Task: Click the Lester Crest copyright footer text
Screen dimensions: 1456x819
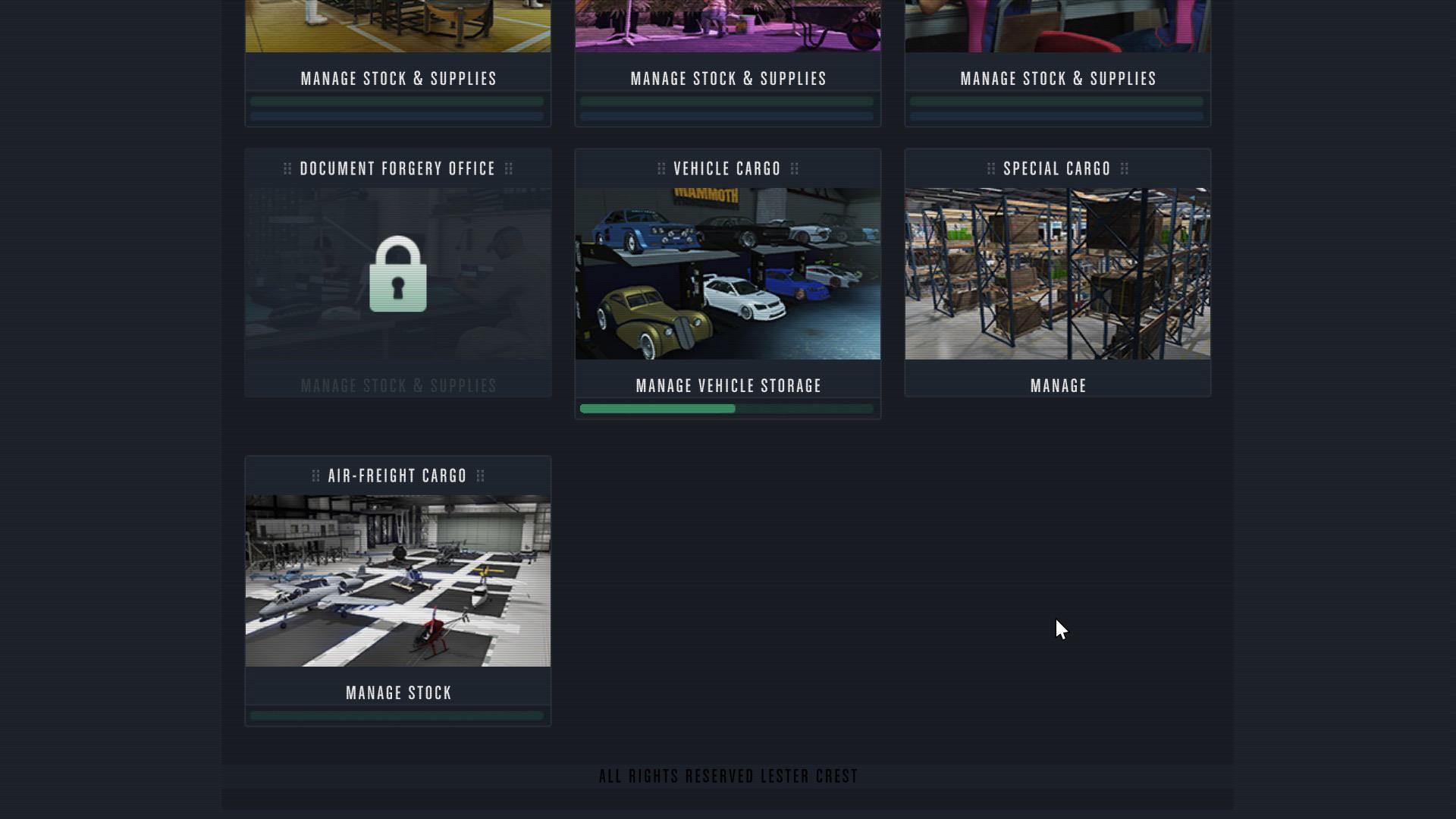Action: click(x=727, y=775)
